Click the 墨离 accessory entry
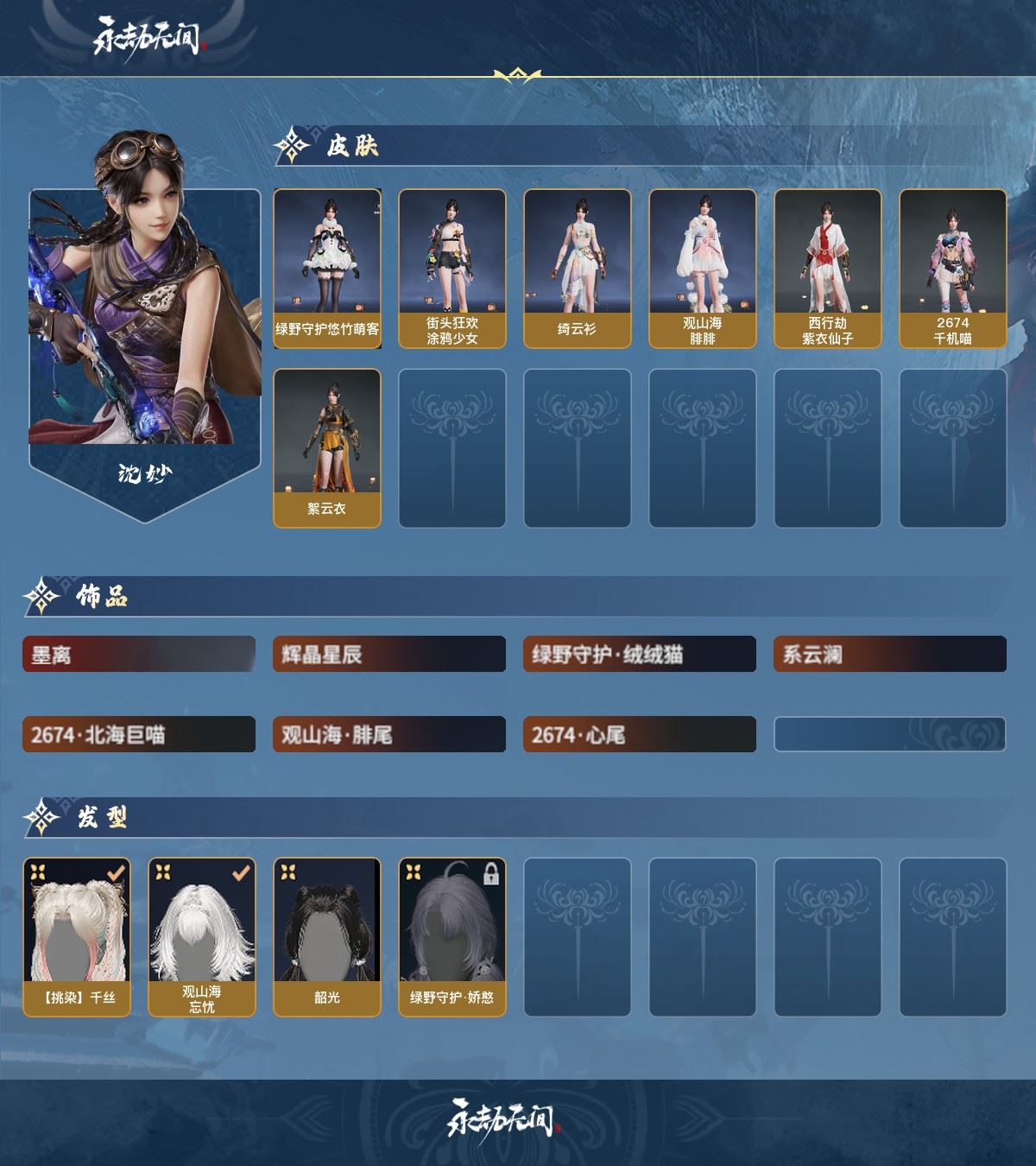 (x=139, y=655)
